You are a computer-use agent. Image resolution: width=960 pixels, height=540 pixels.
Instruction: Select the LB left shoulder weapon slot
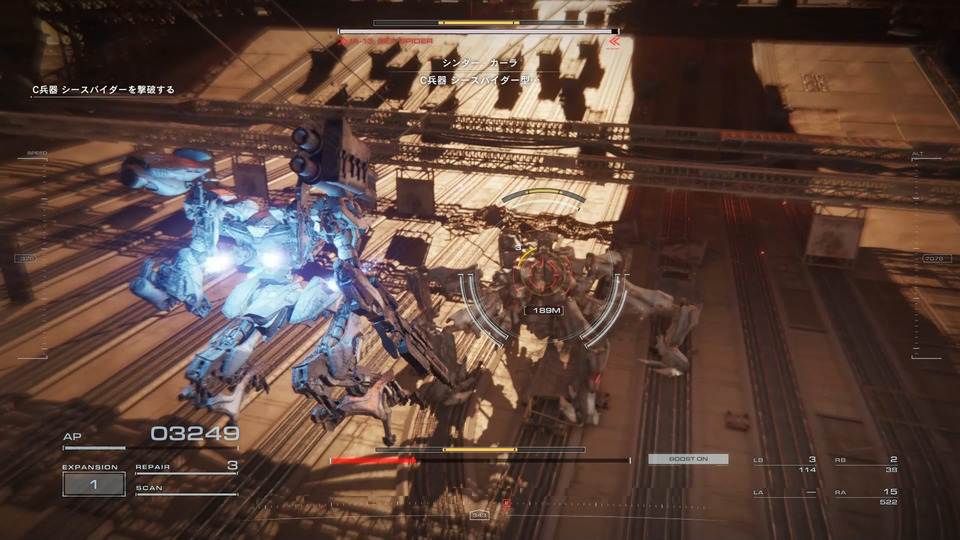[x=785, y=464]
